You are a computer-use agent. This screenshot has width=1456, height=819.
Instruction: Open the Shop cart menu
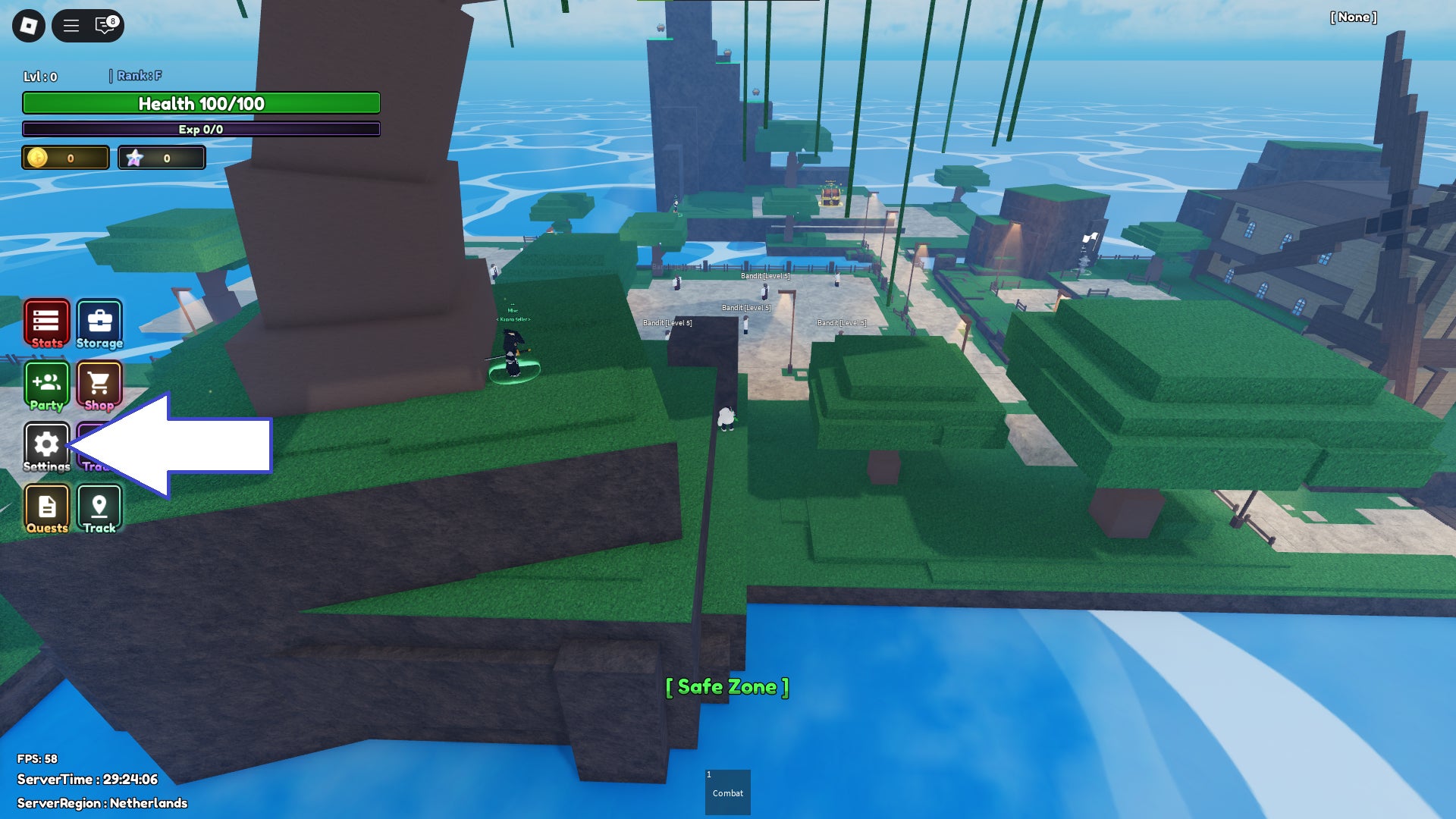(99, 384)
